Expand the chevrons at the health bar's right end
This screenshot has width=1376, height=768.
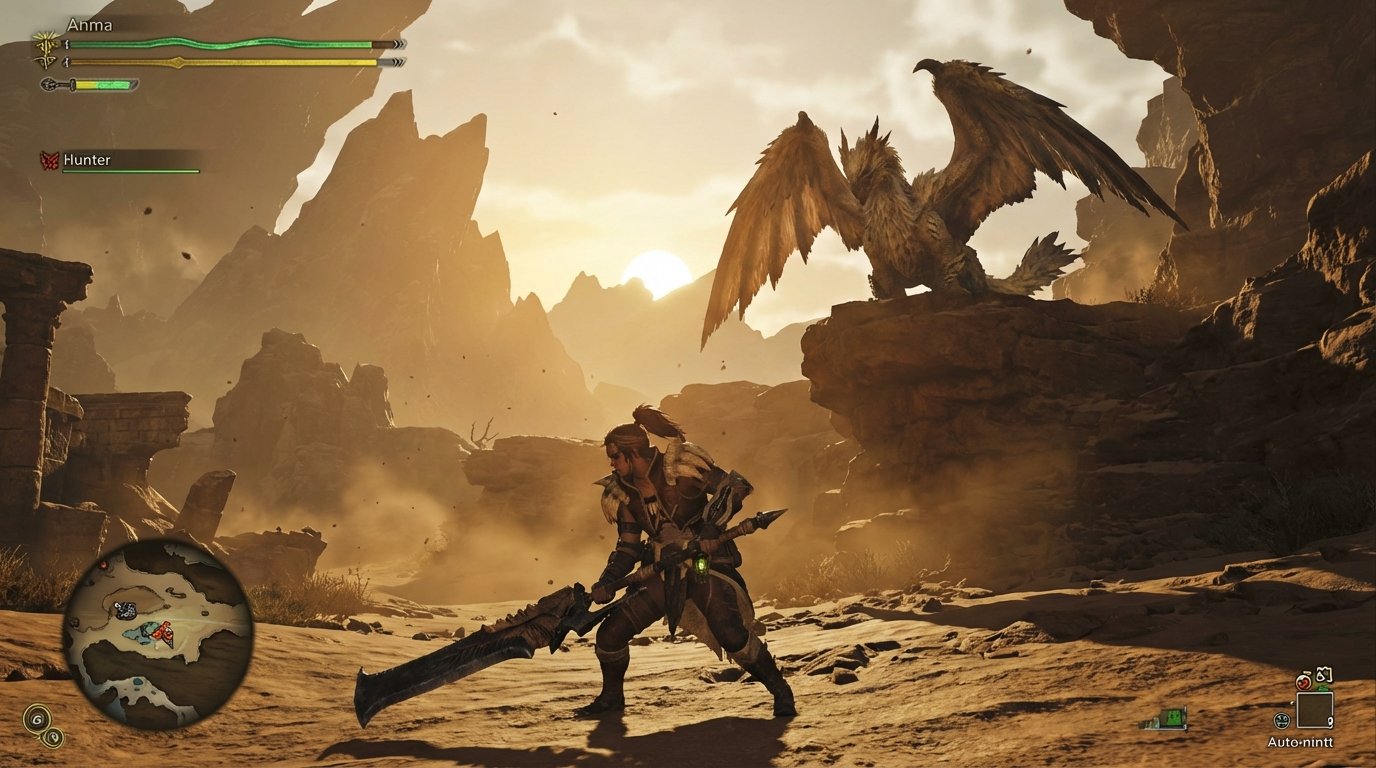(x=399, y=44)
